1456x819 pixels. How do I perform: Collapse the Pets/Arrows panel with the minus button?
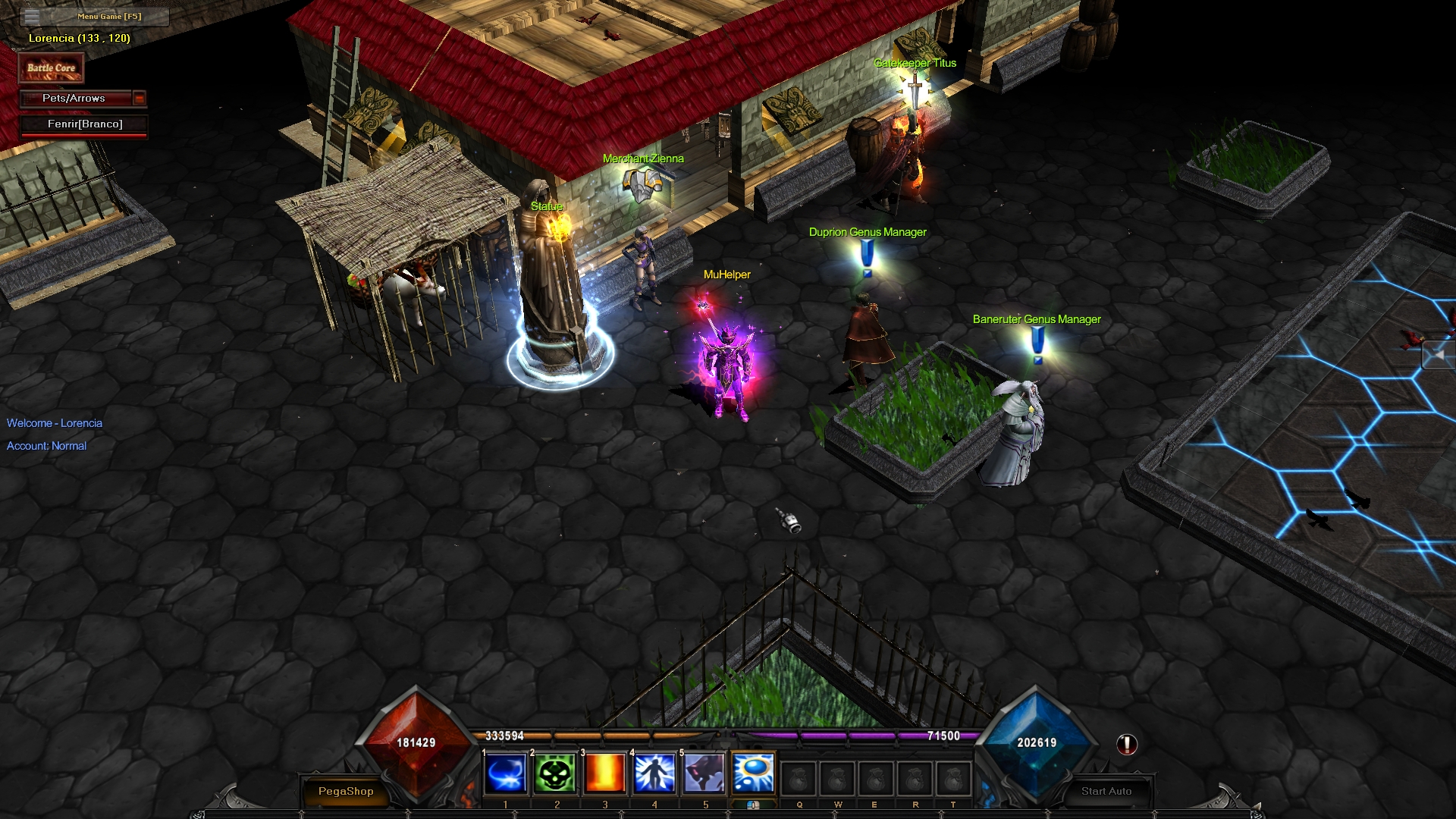pos(139,99)
